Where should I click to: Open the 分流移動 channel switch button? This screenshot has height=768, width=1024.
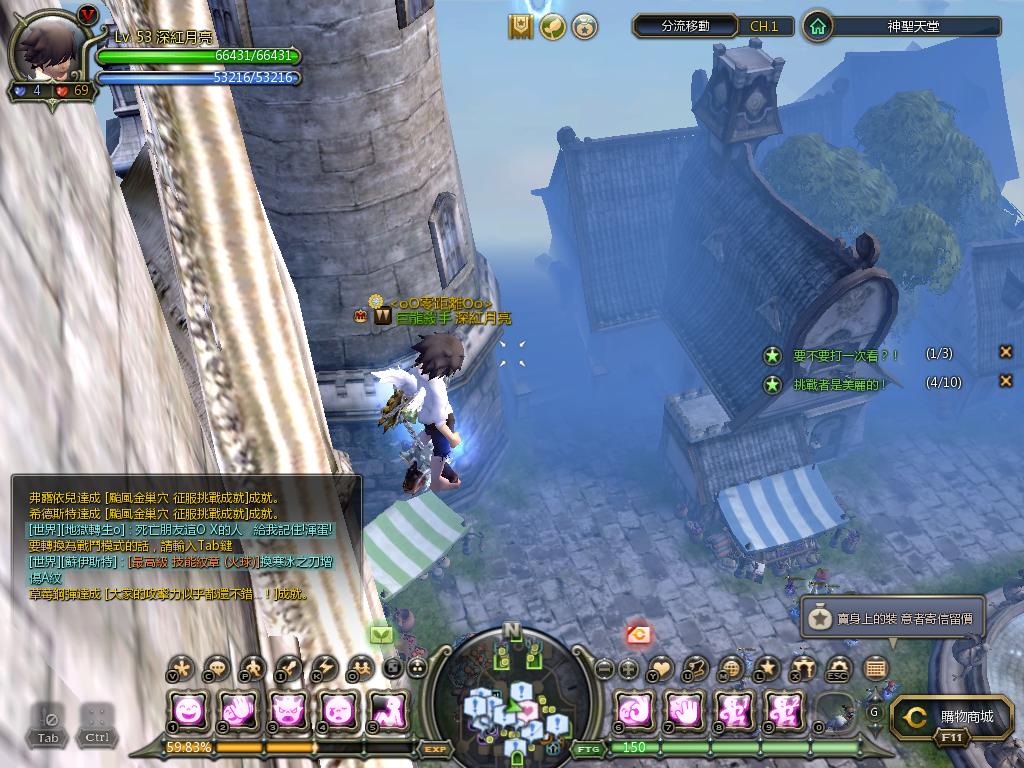686,26
